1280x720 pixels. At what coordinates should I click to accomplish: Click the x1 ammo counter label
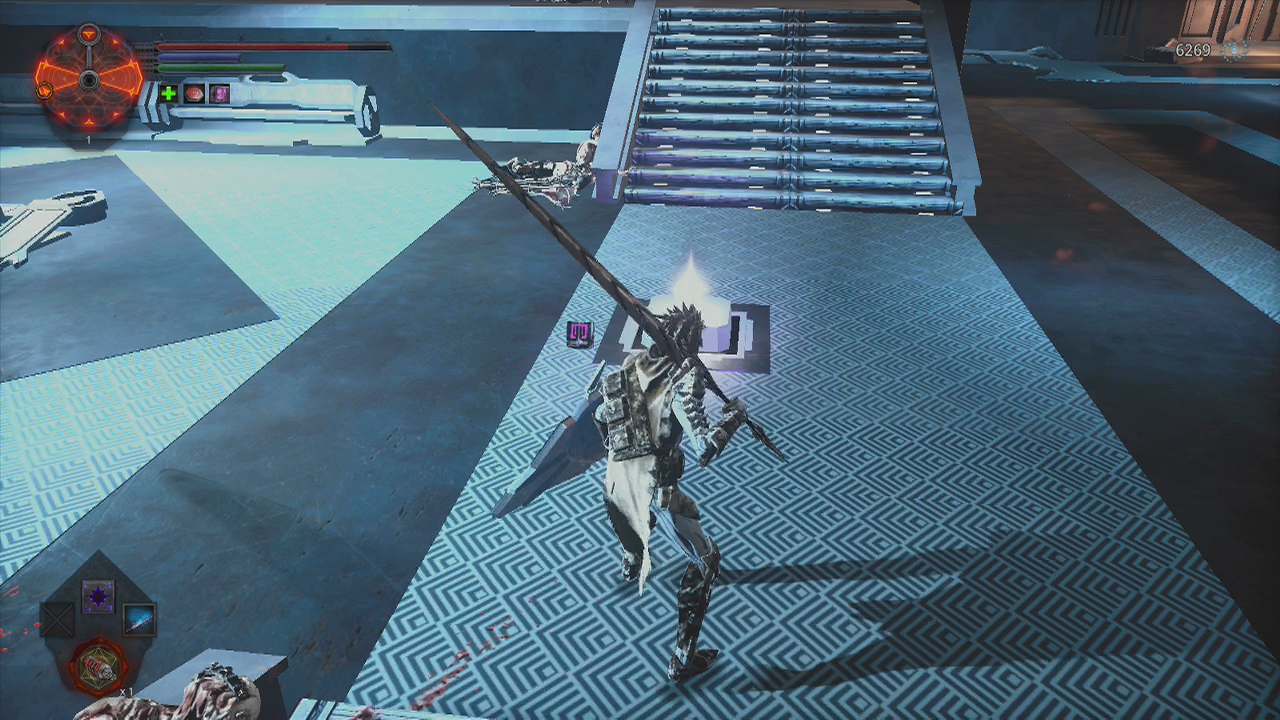127,691
